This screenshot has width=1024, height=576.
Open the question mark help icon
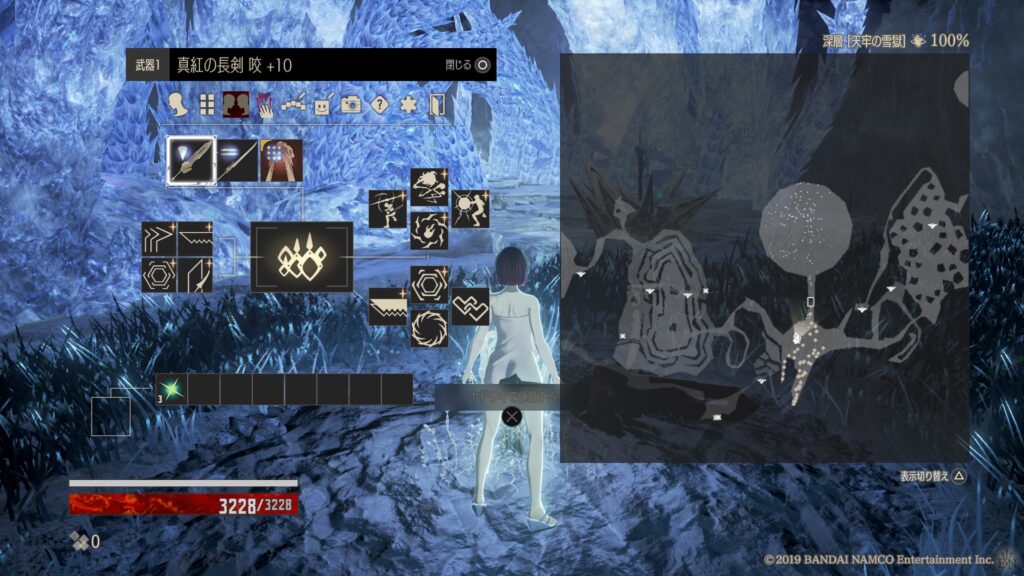(x=379, y=104)
